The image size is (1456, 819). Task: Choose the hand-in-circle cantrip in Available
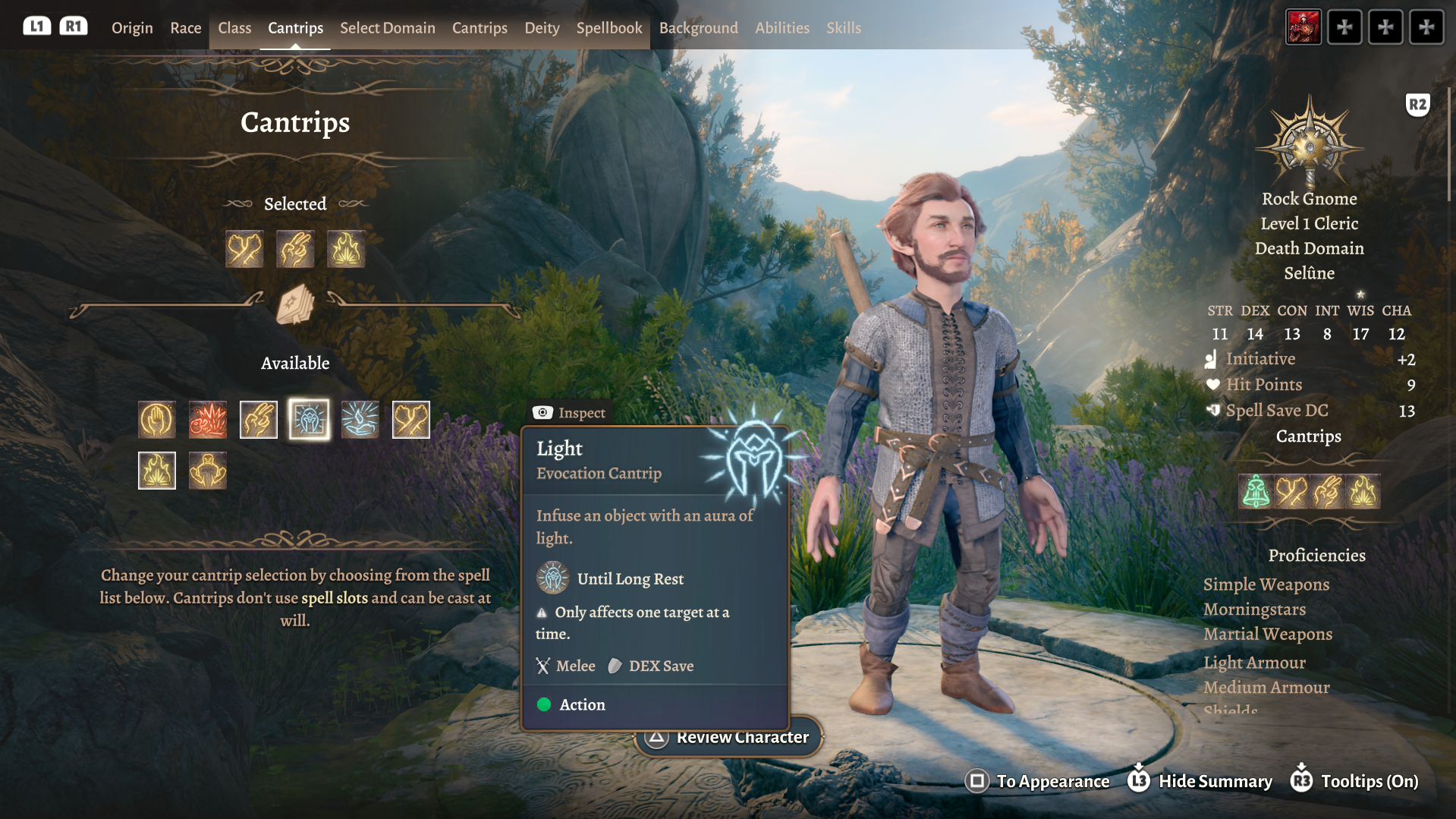pyautogui.click(x=157, y=420)
